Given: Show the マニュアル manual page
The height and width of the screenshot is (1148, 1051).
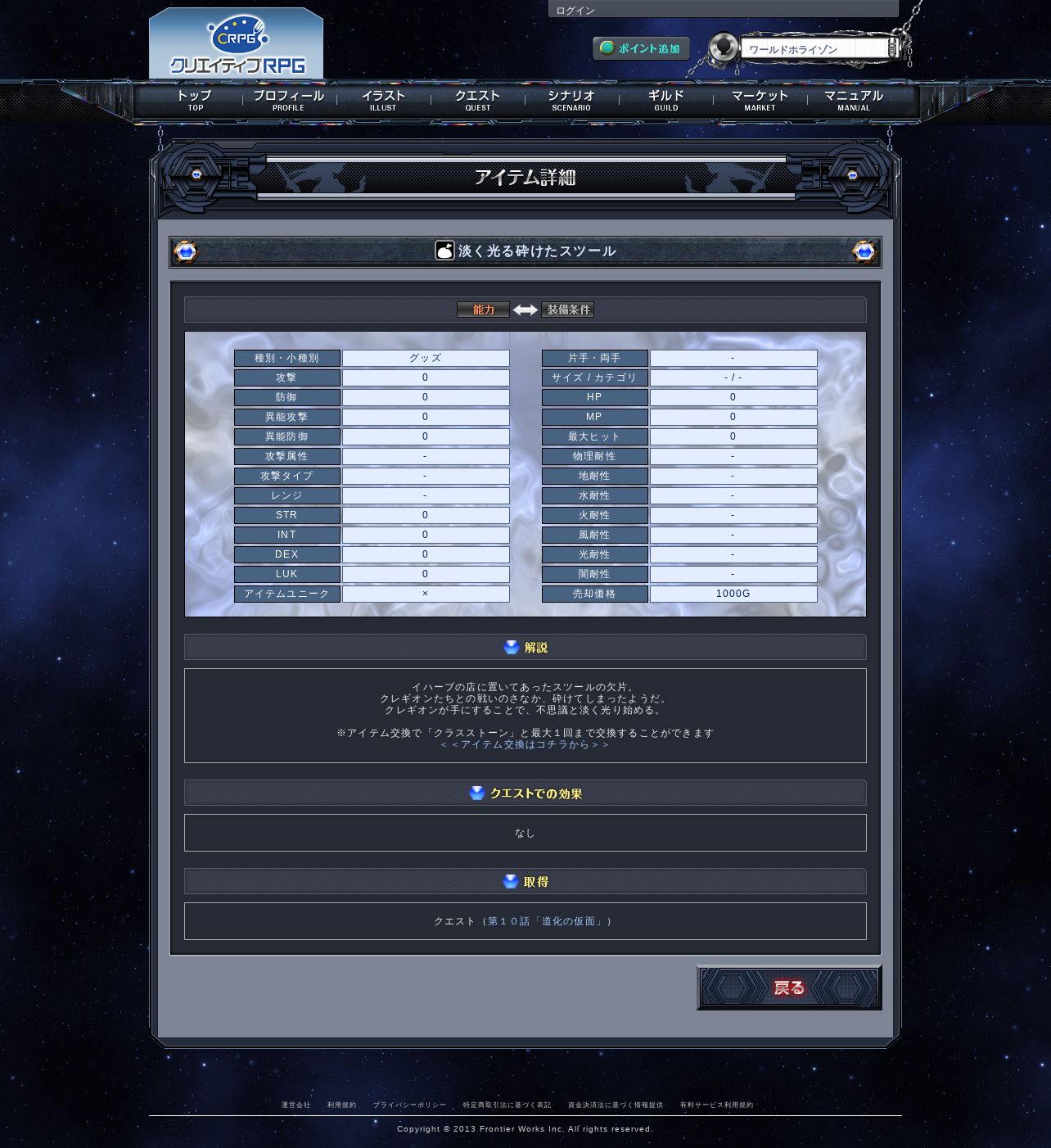Looking at the screenshot, I should (854, 100).
